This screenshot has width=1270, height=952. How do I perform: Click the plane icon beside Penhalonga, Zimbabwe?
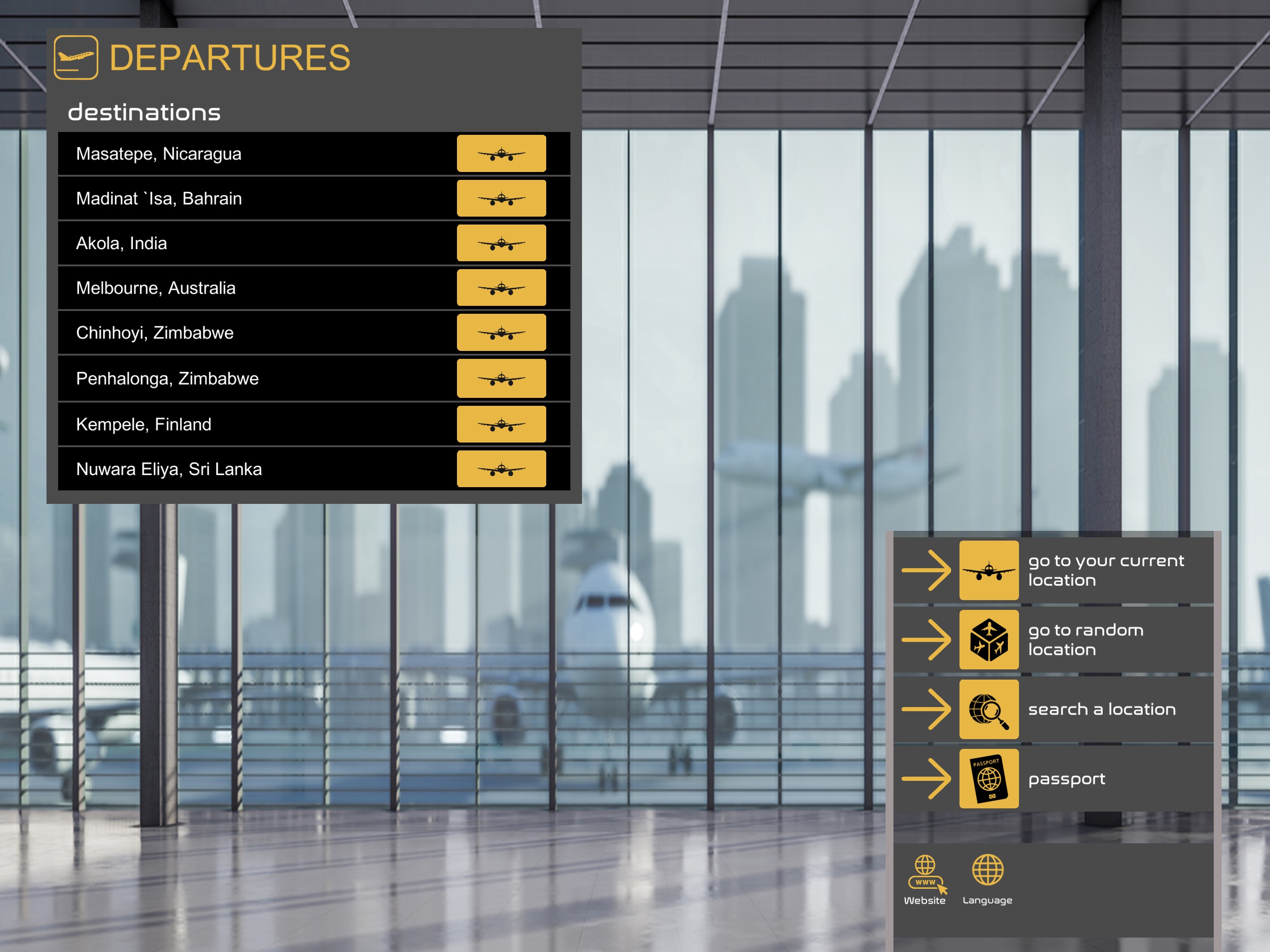point(501,378)
